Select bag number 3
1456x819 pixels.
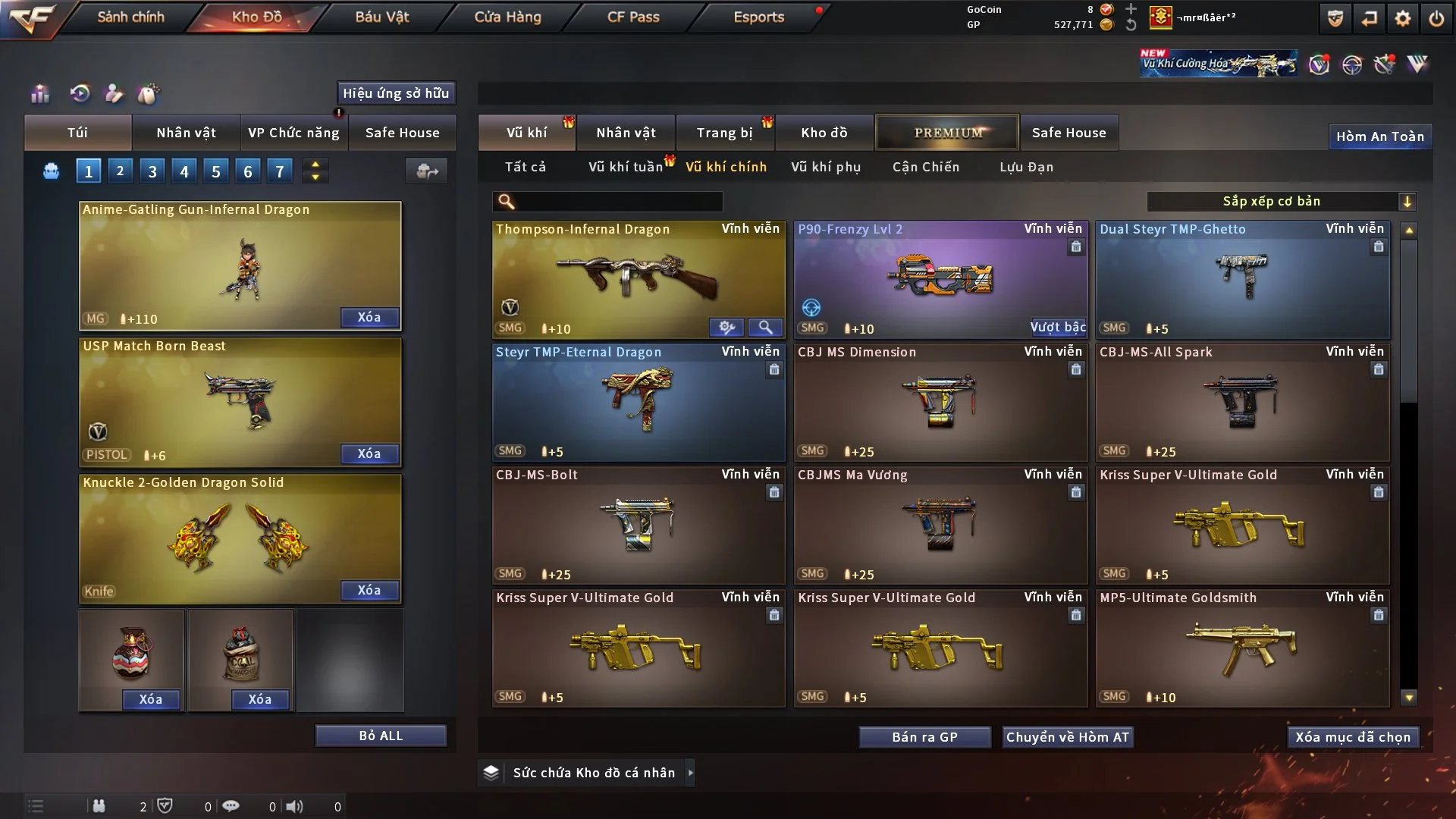click(x=152, y=171)
